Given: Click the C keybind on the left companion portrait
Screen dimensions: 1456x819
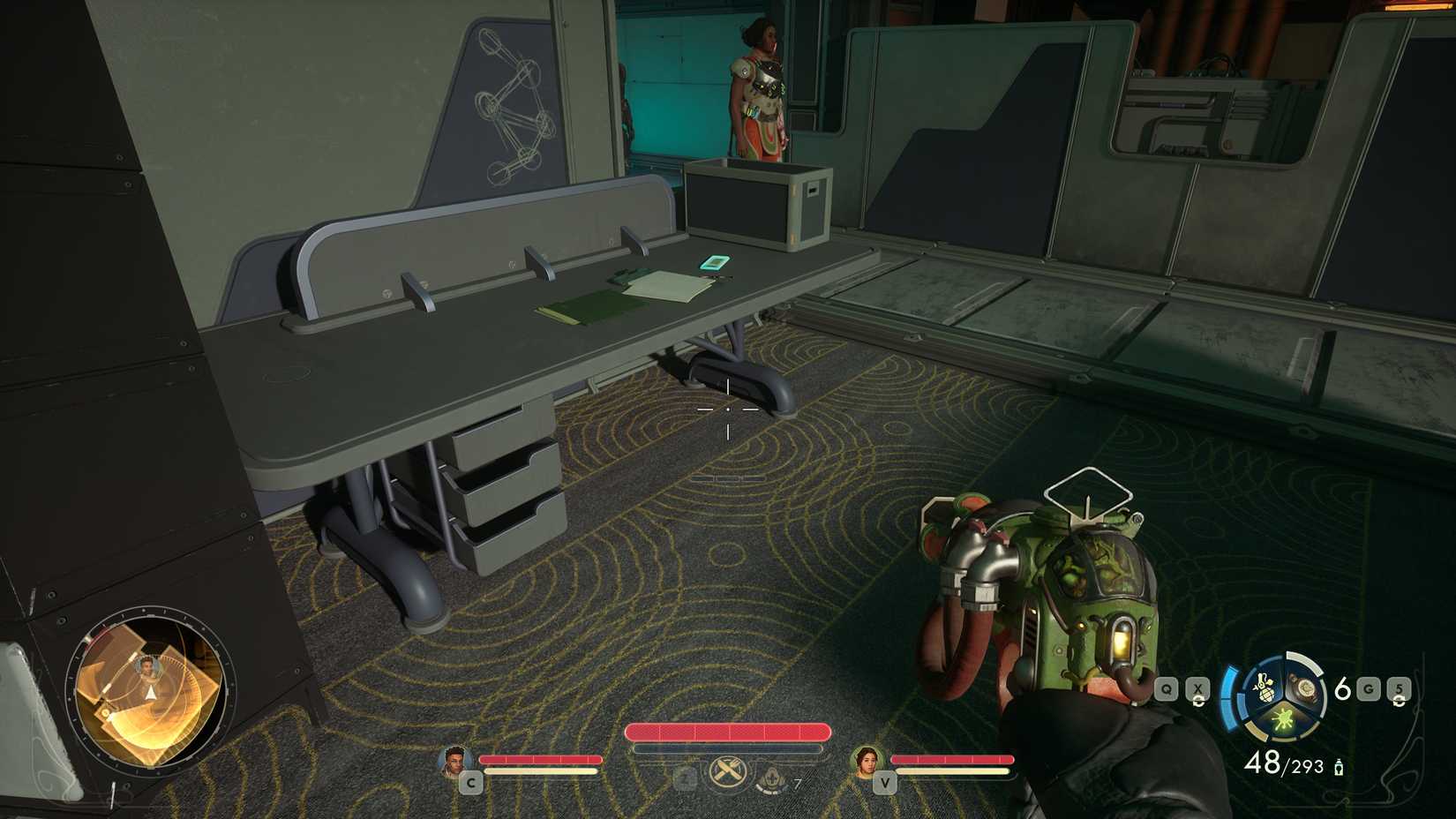Looking at the screenshot, I should pyautogui.click(x=472, y=784).
